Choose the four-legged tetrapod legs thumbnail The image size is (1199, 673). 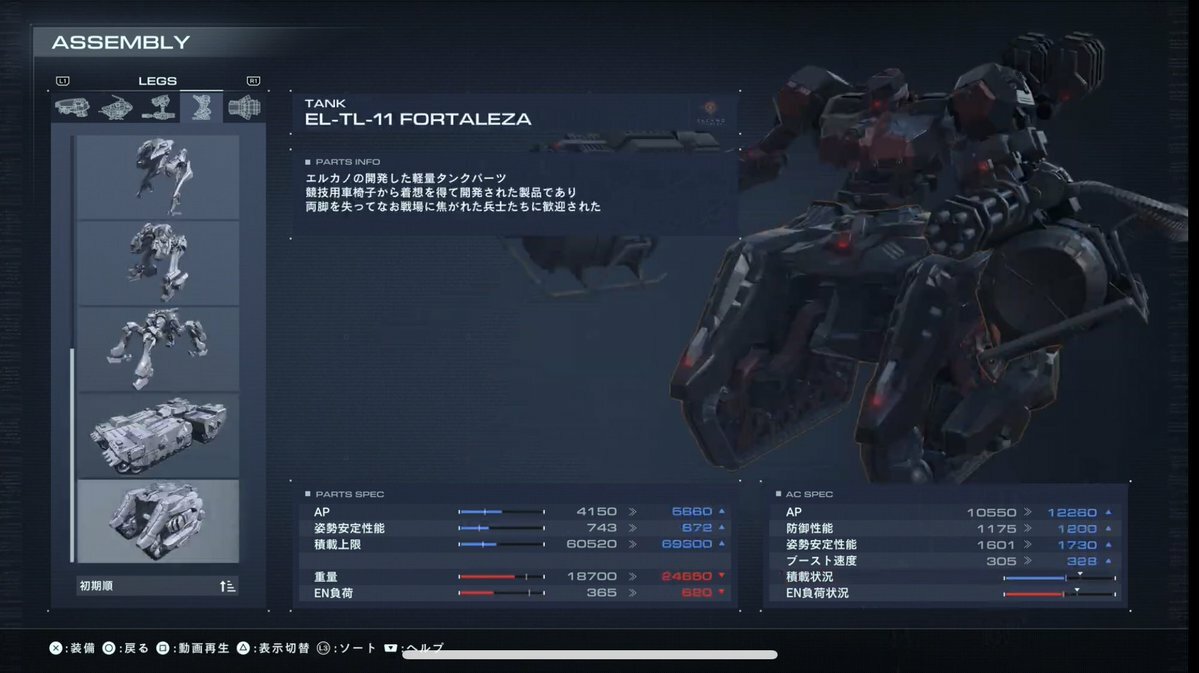[158, 348]
